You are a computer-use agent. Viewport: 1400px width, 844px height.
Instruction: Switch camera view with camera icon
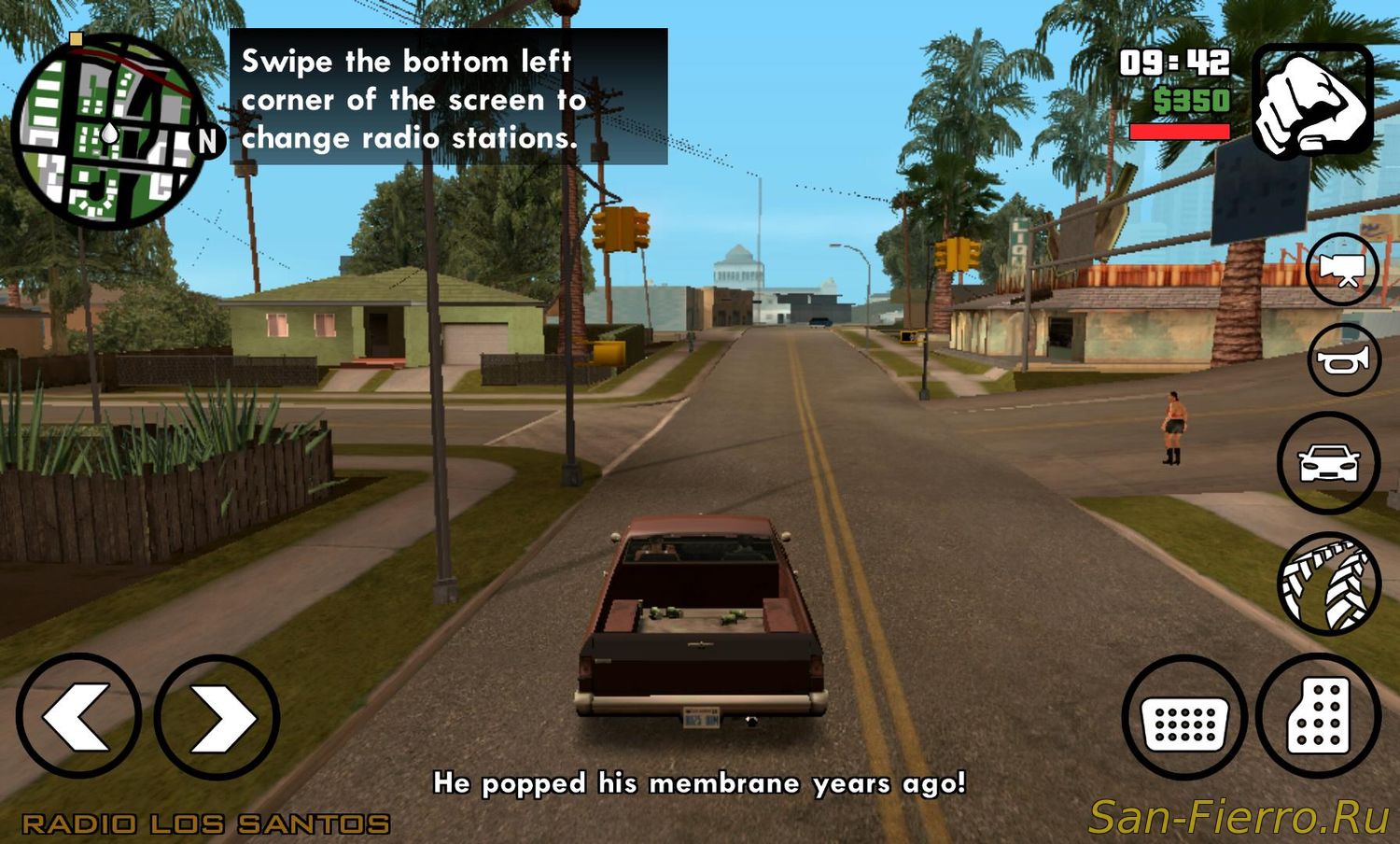click(1342, 269)
